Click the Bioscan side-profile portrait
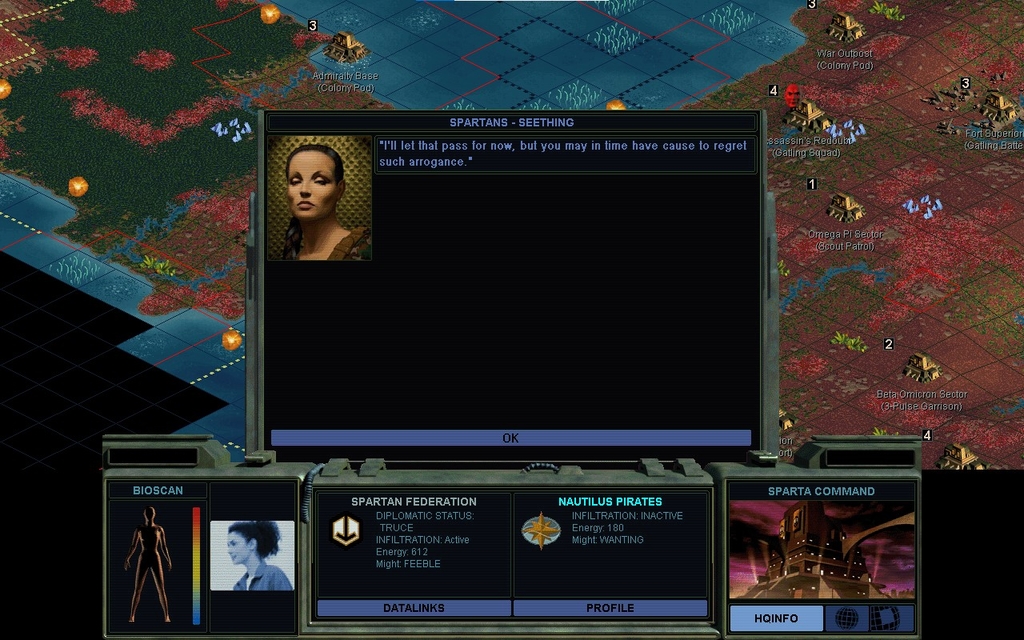Viewport: 1024px width, 640px height. [x=252, y=555]
